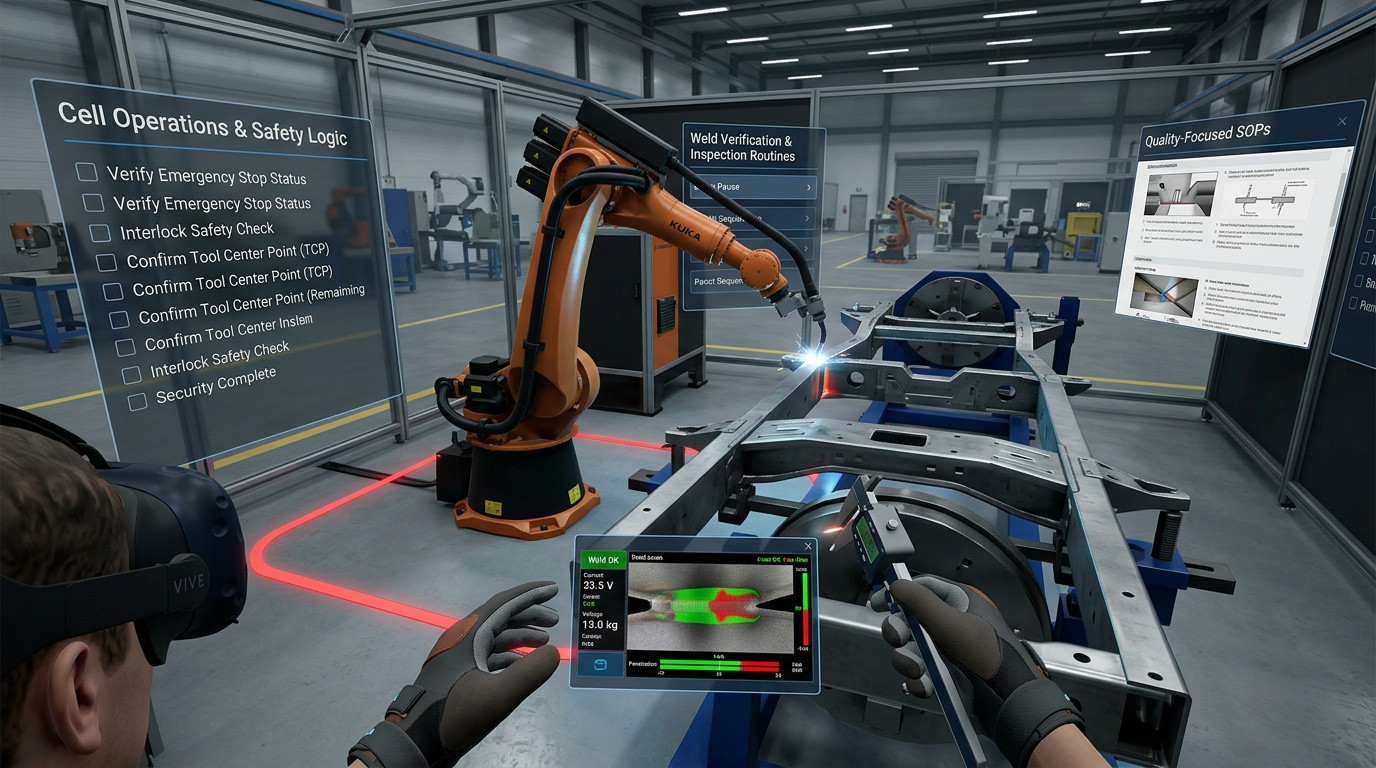Mark Security Complete as done
Image resolution: width=1376 pixels, height=768 pixels.
pos(137,401)
